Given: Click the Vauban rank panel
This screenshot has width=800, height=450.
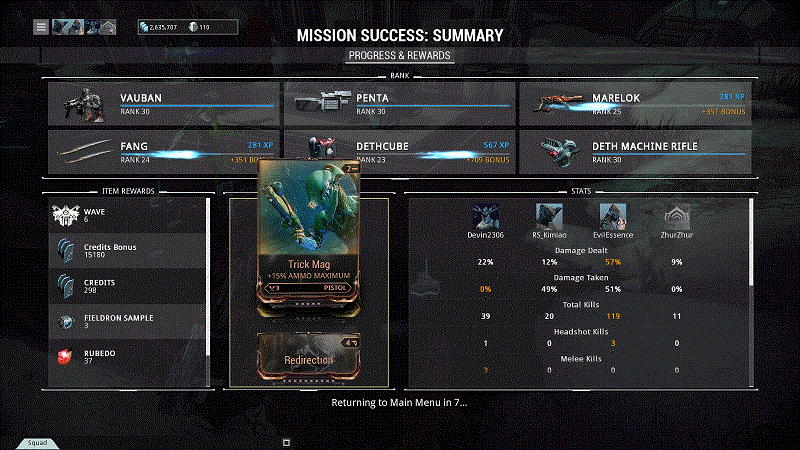Looking at the screenshot, I should coord(164,103).
